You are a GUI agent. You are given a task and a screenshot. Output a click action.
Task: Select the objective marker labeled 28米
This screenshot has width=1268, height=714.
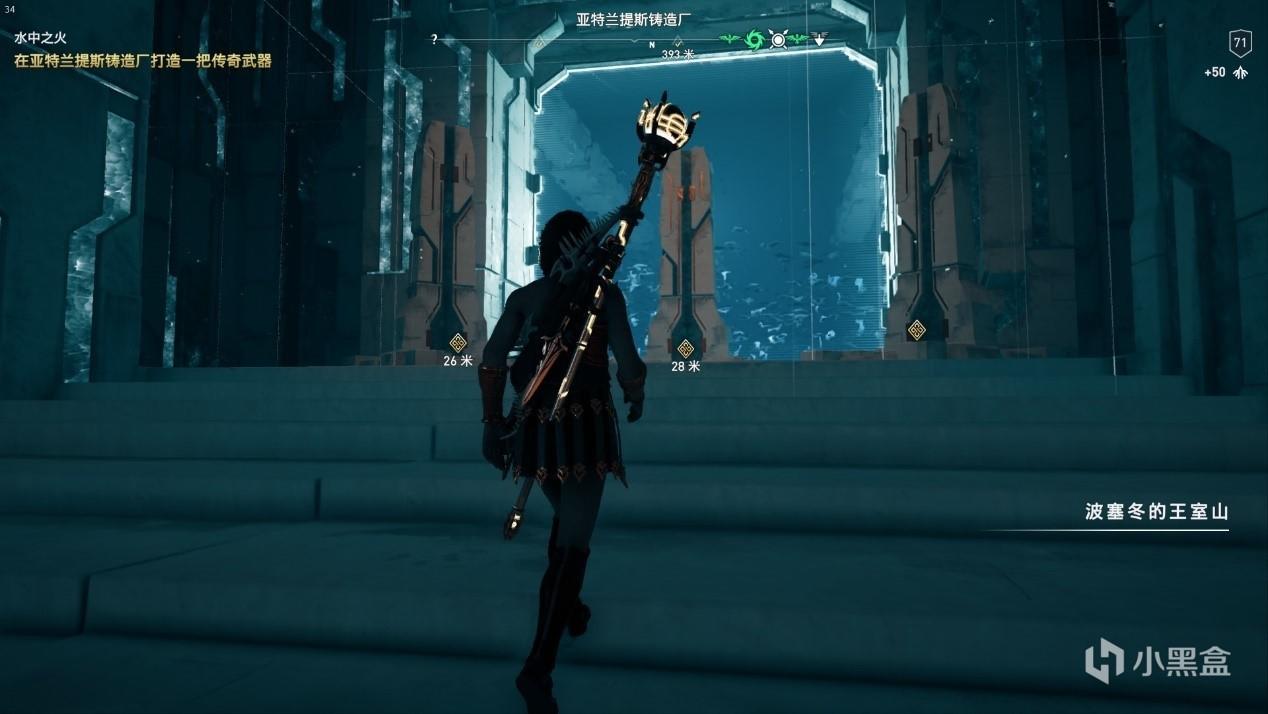(685, 349)
